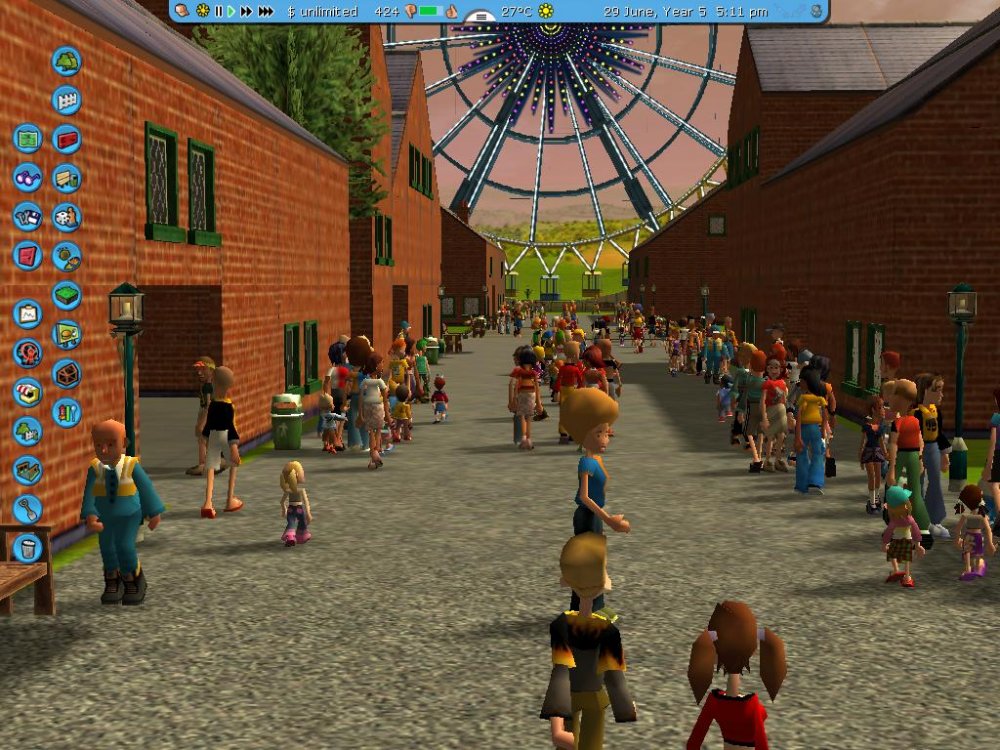This screenshot has height=750, width=1000.
Task: Click the purple binoculars view icon
Action: (x=28, y=177)
